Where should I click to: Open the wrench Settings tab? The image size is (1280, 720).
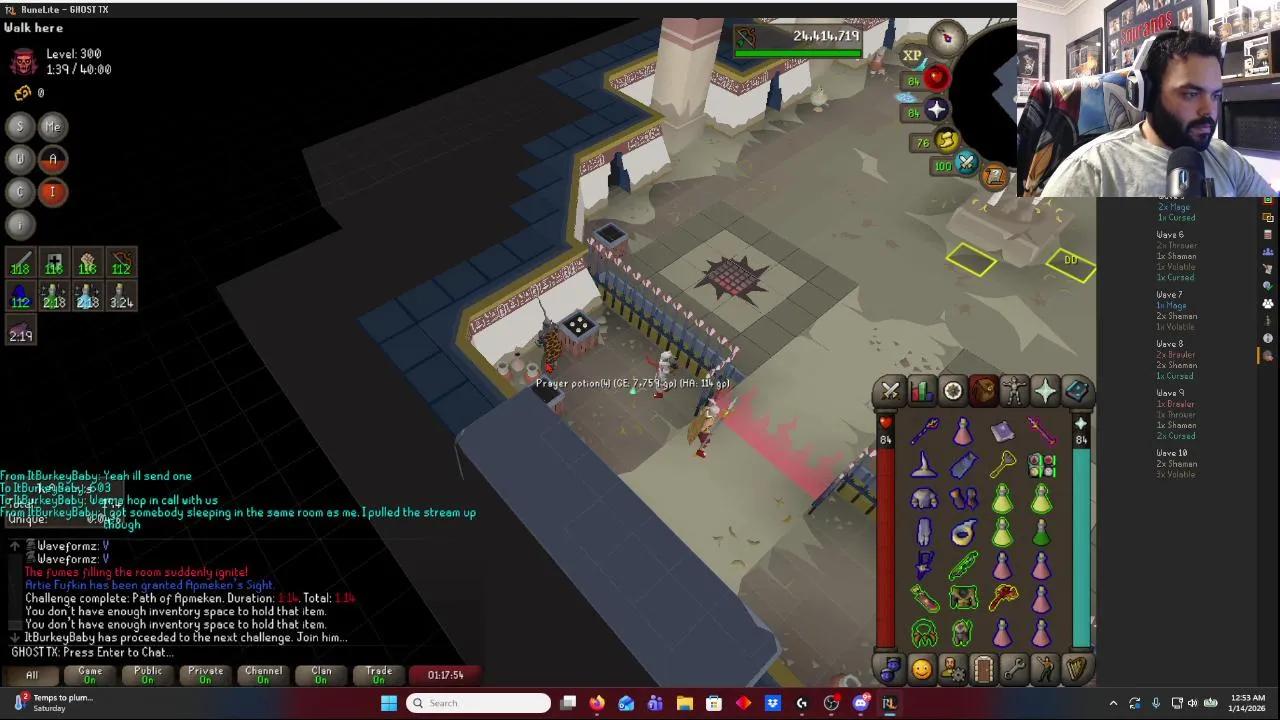tap(1014, 668)
